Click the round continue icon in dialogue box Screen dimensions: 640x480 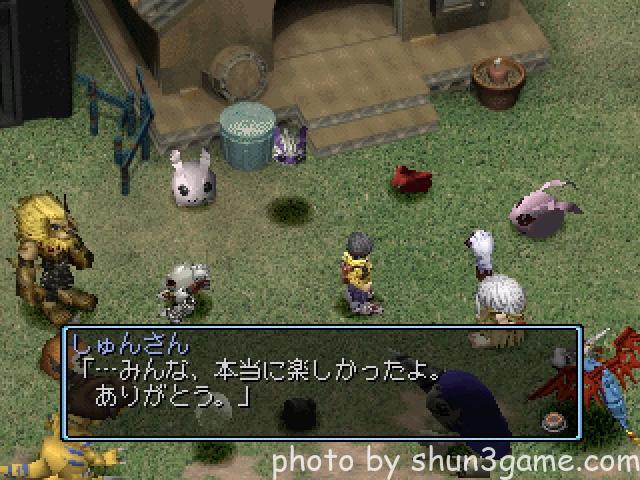[x=551, y=421]
